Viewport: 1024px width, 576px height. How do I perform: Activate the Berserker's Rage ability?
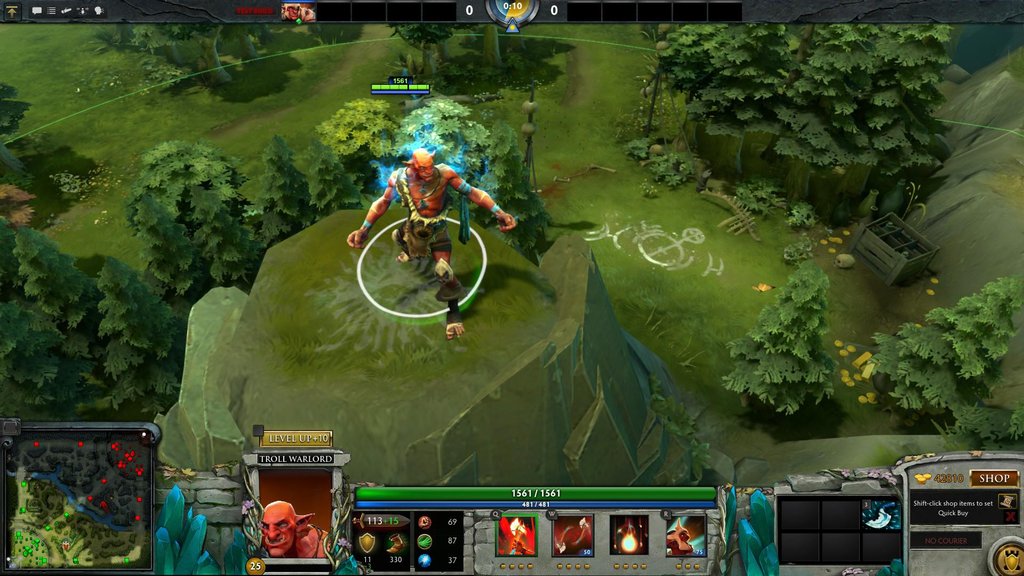pos(517,535)
